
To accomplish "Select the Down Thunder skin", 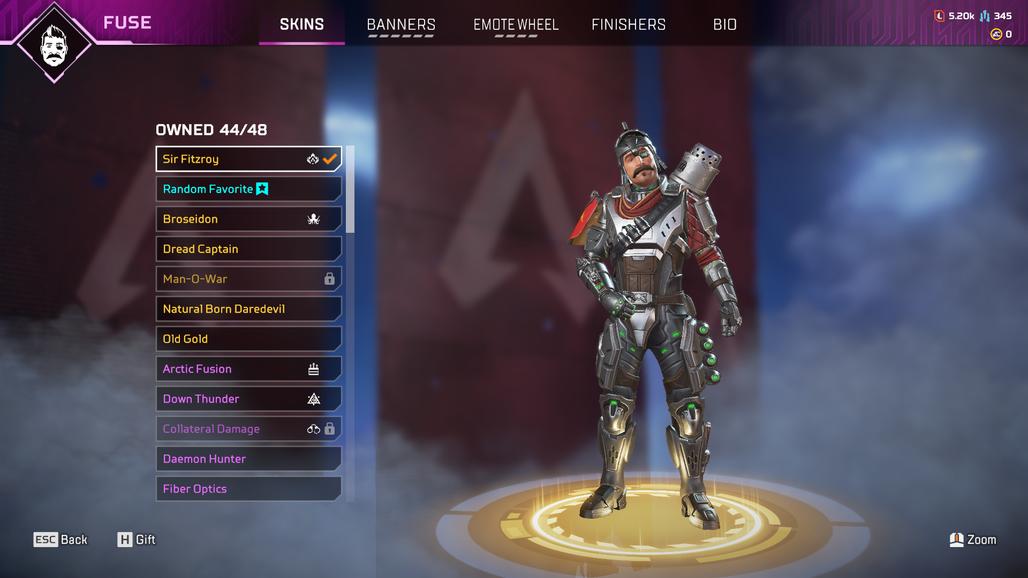I will [x=248, y=399].
